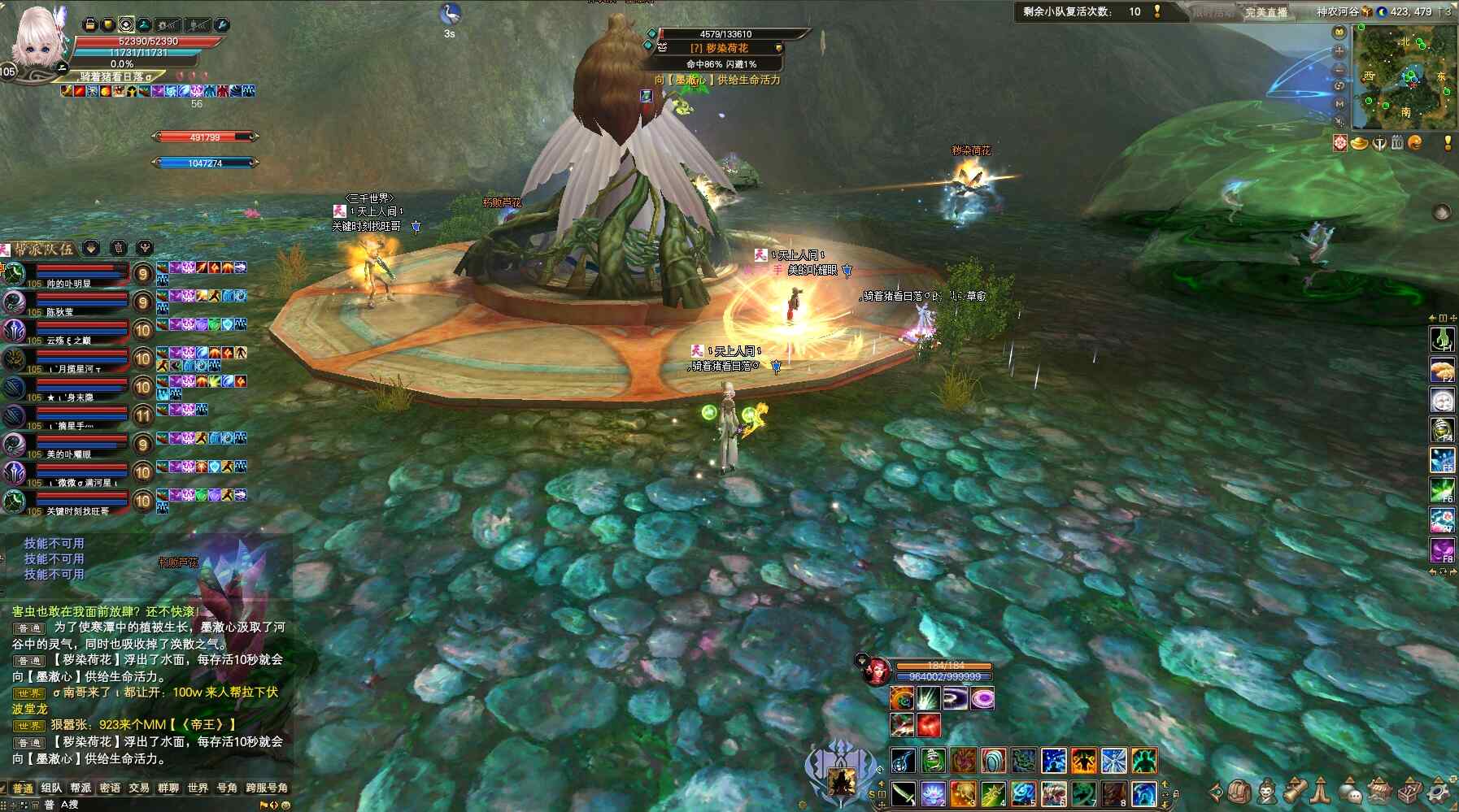The image size is (1459, 812).
Task: Choose the 跨服号角 chat tab
Action: pyautogui.click(x=267, y=788)
